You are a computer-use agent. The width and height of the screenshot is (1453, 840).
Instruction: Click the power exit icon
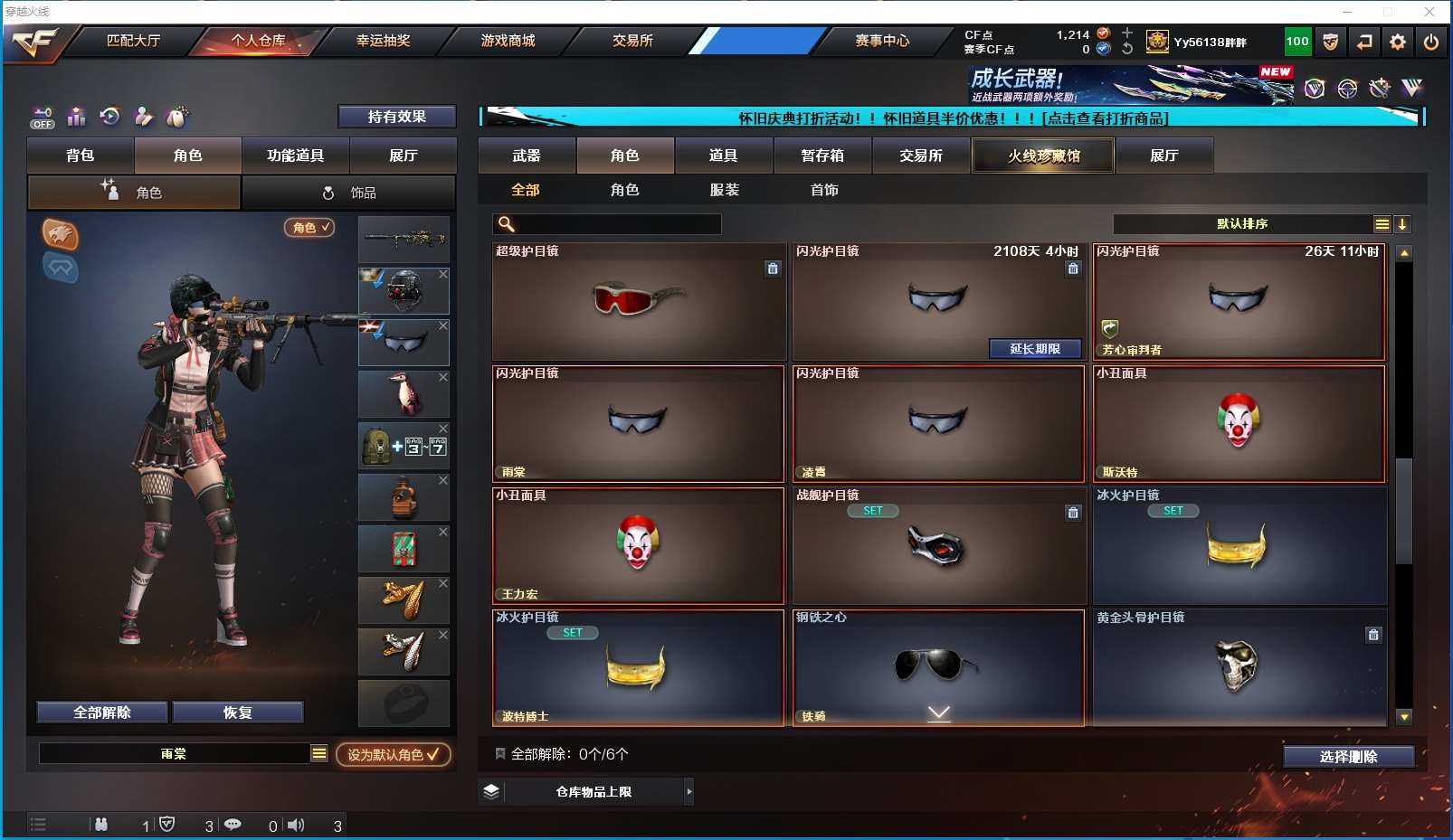pos(1430,42)
